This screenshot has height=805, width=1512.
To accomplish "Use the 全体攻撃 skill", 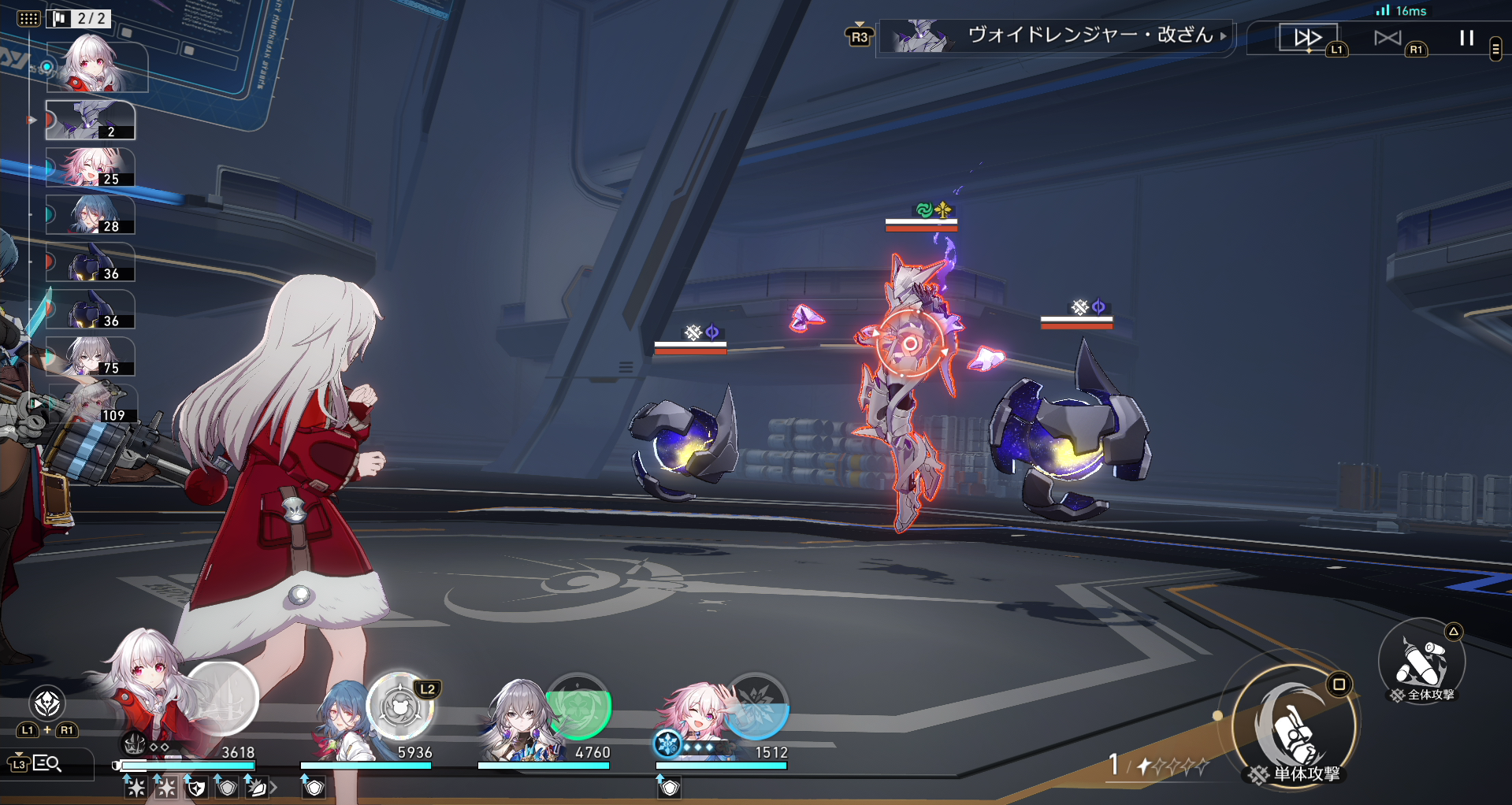I will pyautogui.click(x=1421, y=662).
